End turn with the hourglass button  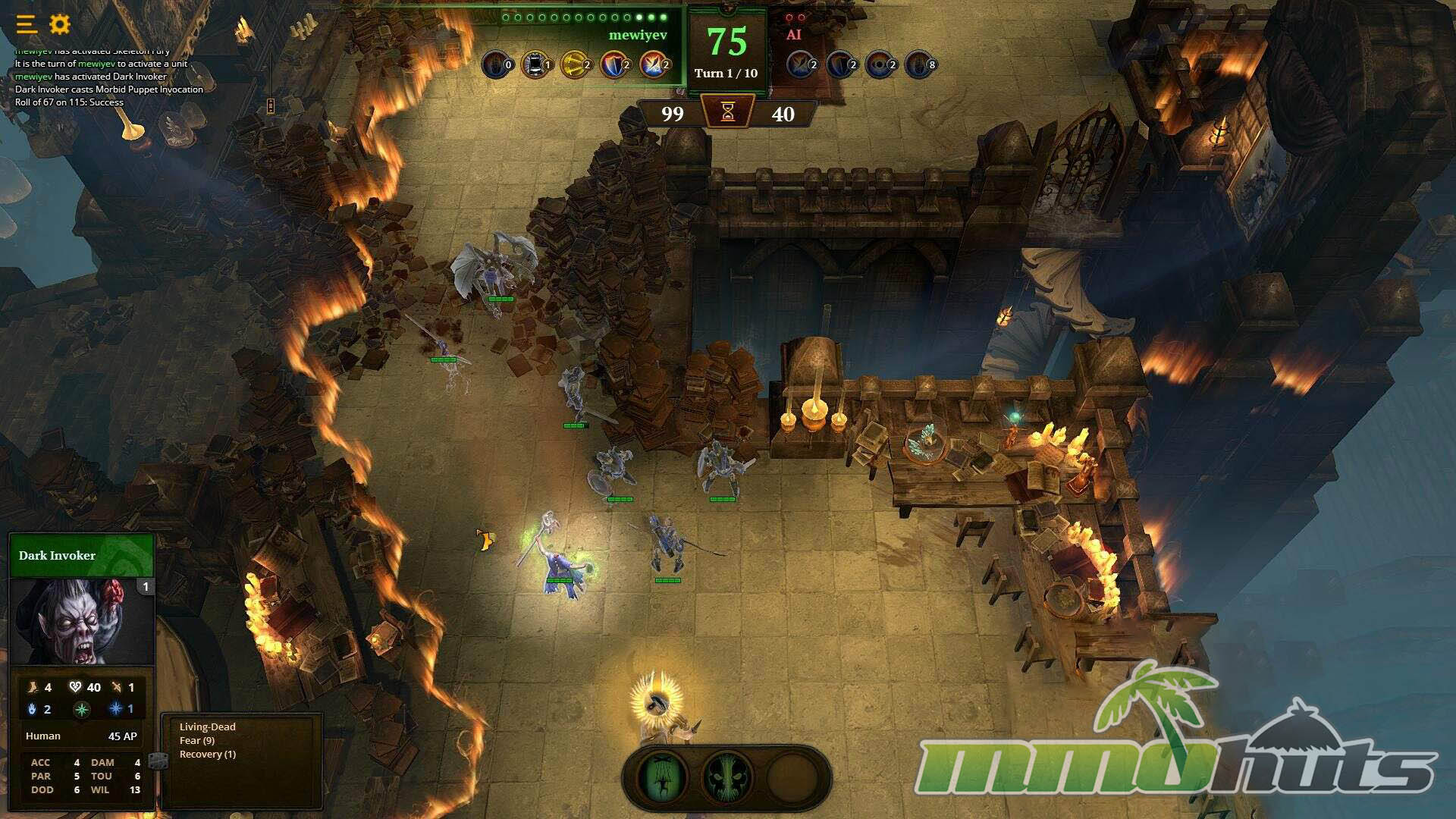728,112
